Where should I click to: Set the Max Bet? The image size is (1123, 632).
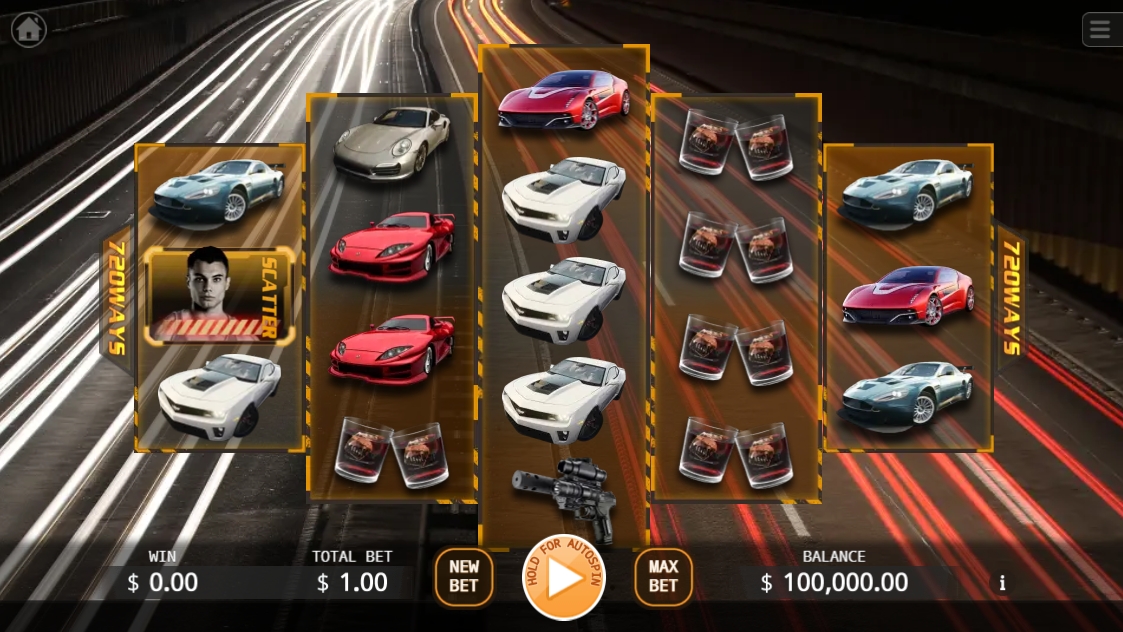(663, 577)
